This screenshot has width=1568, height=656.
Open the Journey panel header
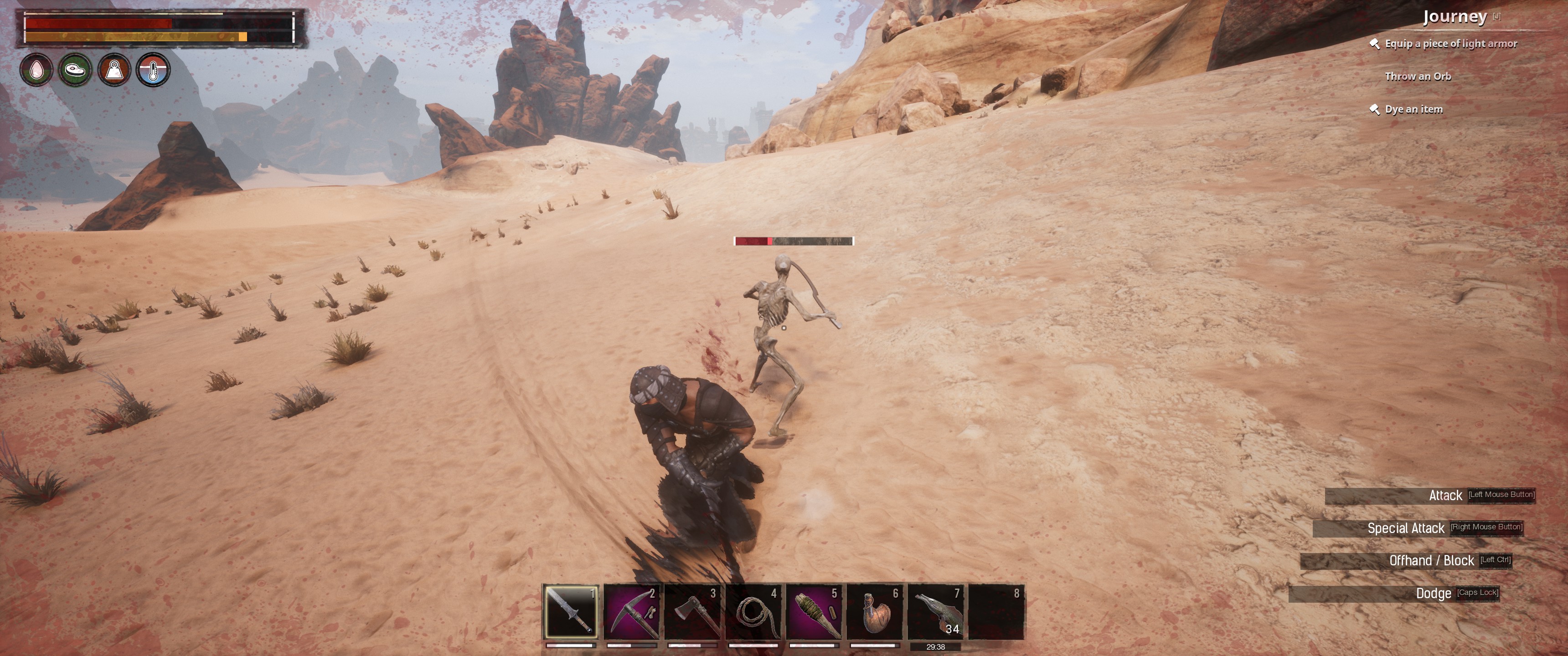point(1455,17)
